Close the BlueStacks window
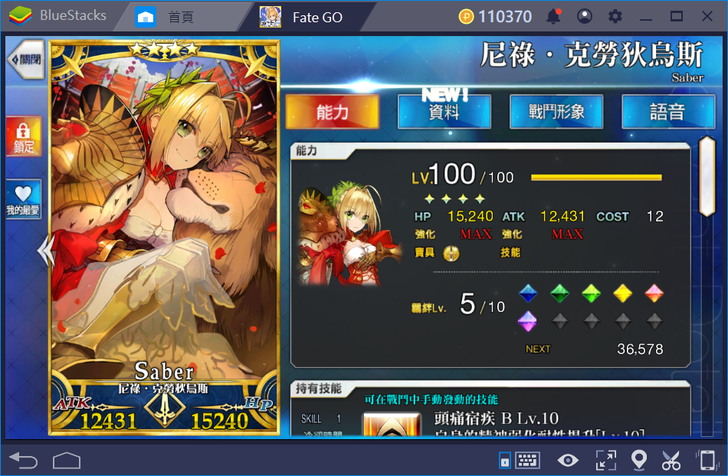 pyautogui.click(x=708, y=17)
